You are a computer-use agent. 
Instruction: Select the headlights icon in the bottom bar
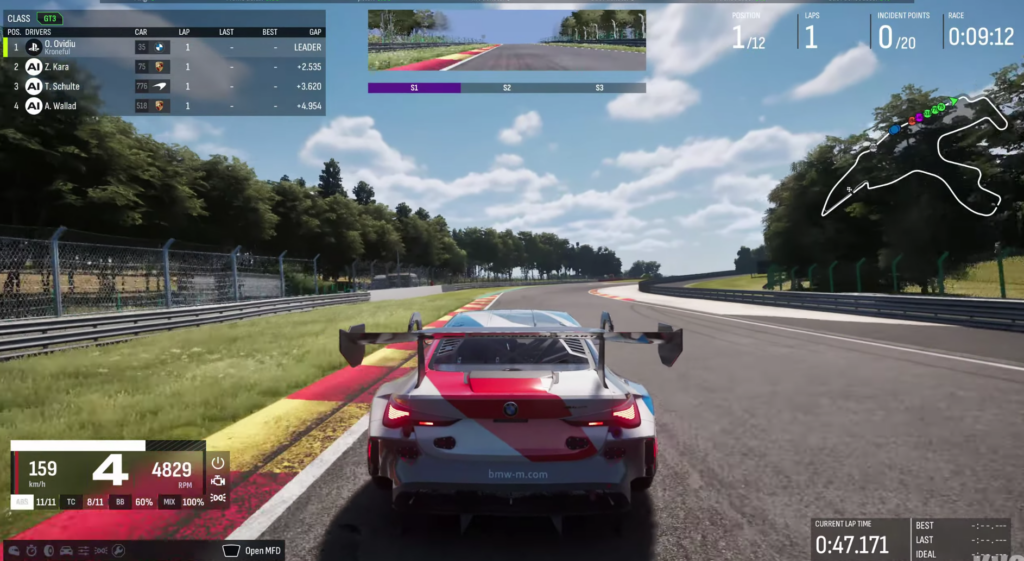[x=101, y=550]
